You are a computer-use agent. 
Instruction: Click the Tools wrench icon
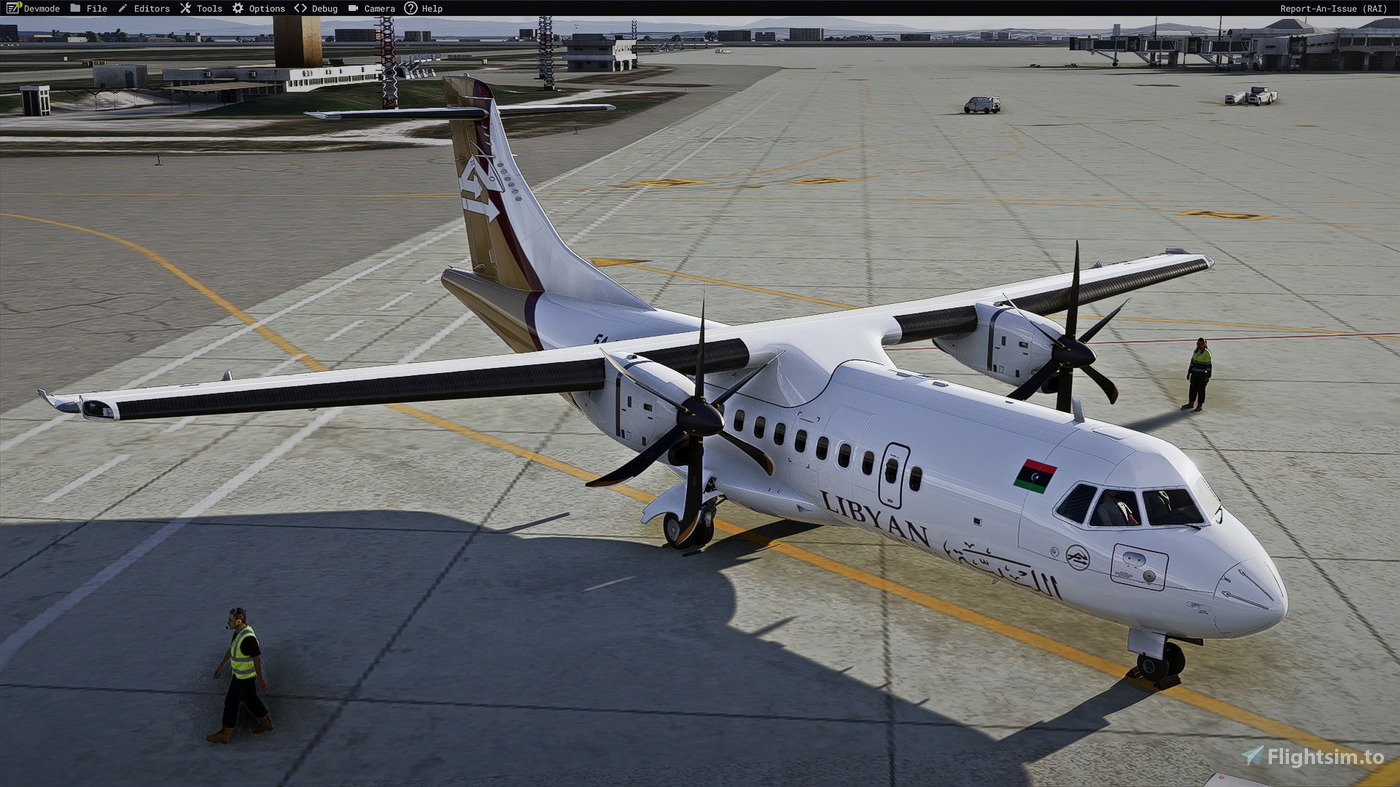[185, 8]
